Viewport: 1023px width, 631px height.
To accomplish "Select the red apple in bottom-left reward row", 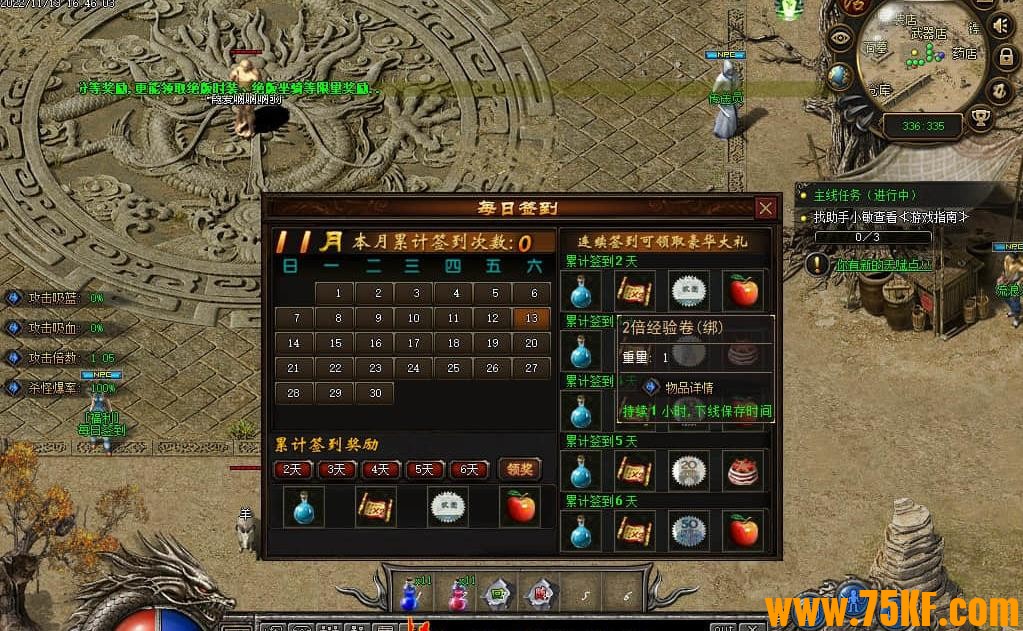I will 520,507.
